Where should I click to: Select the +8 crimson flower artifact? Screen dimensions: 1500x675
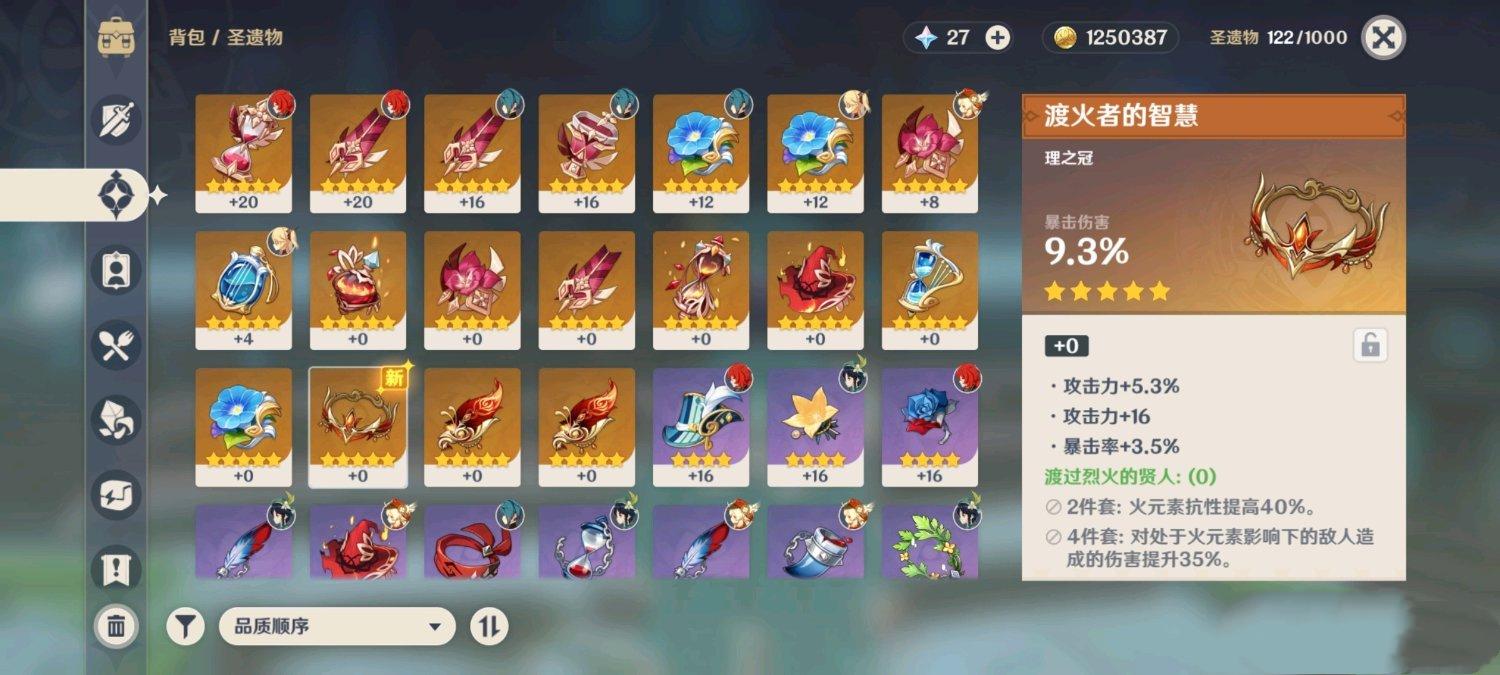click(x=930, y=152)
